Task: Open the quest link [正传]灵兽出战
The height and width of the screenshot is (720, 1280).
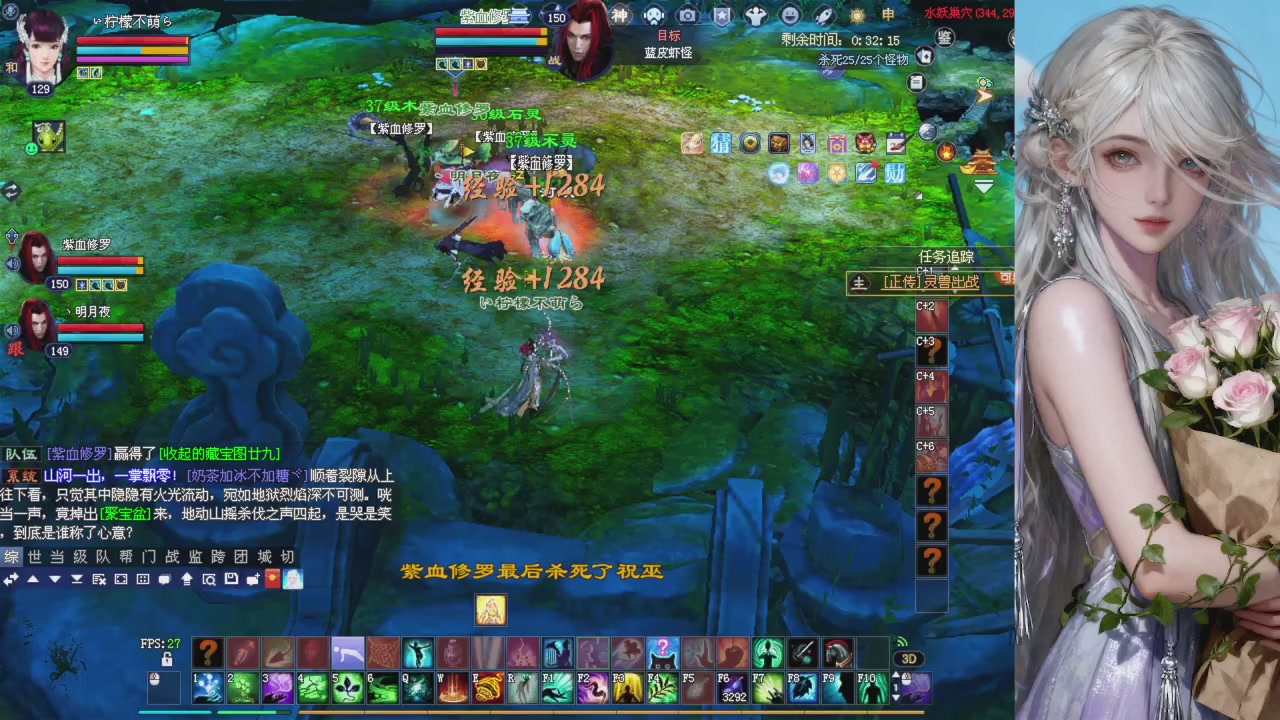Action: tap(932, 281)
